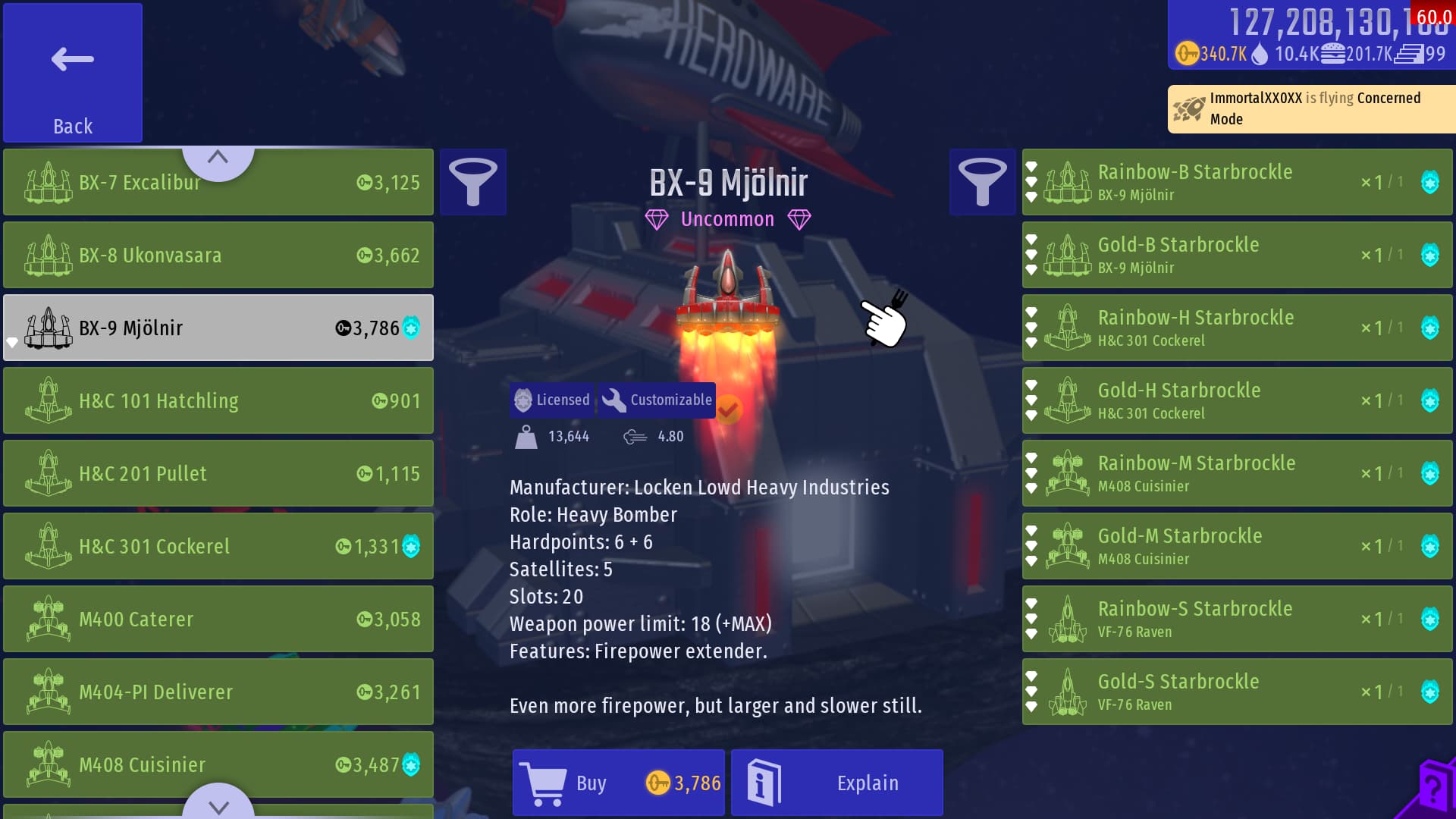Image resolution: width=1456 pixels, height=819 pixels.
Task: Go back using the Back button
Action: [x=73, y=73]
